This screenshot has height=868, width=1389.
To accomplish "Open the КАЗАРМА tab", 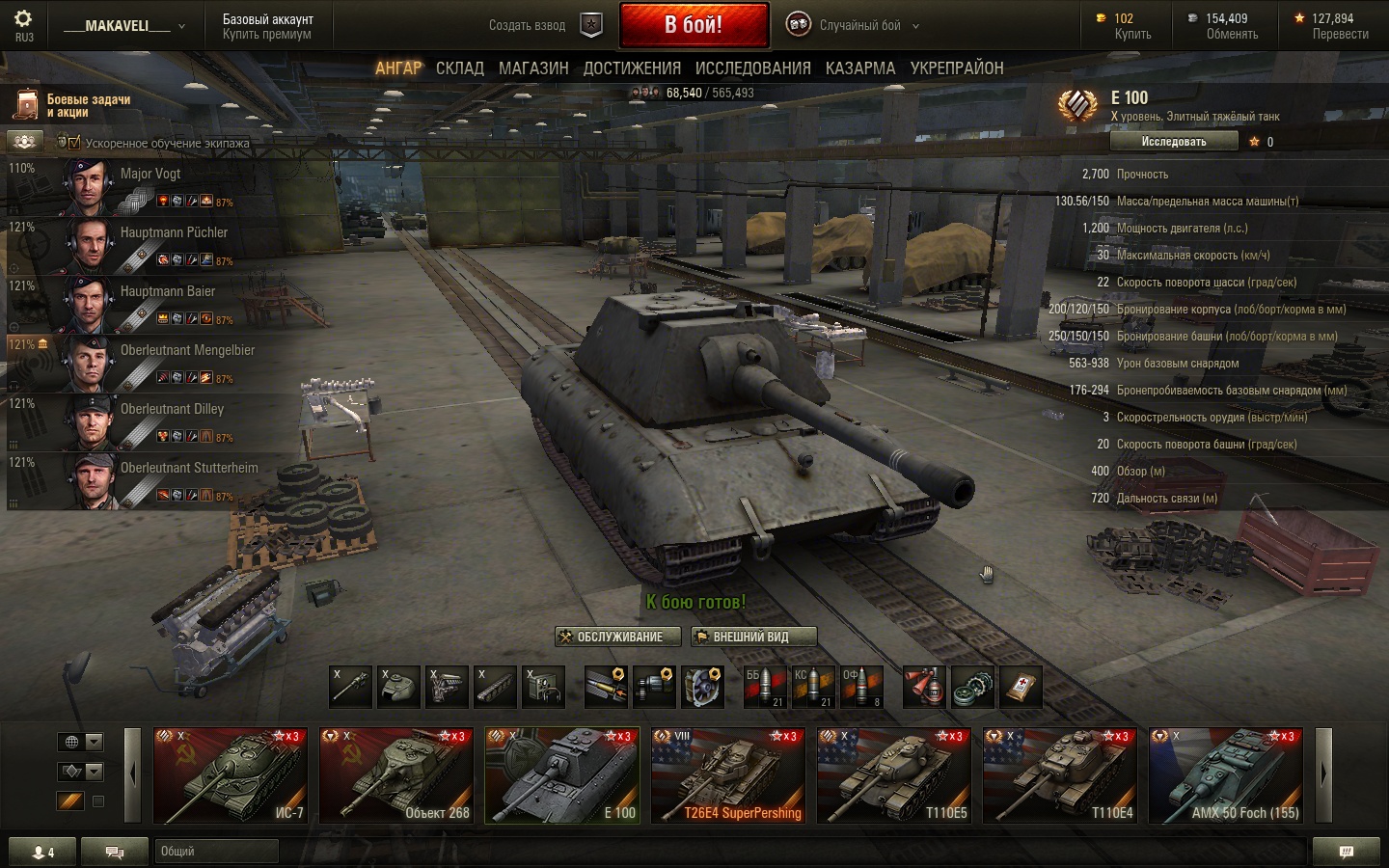I will 859,68.
